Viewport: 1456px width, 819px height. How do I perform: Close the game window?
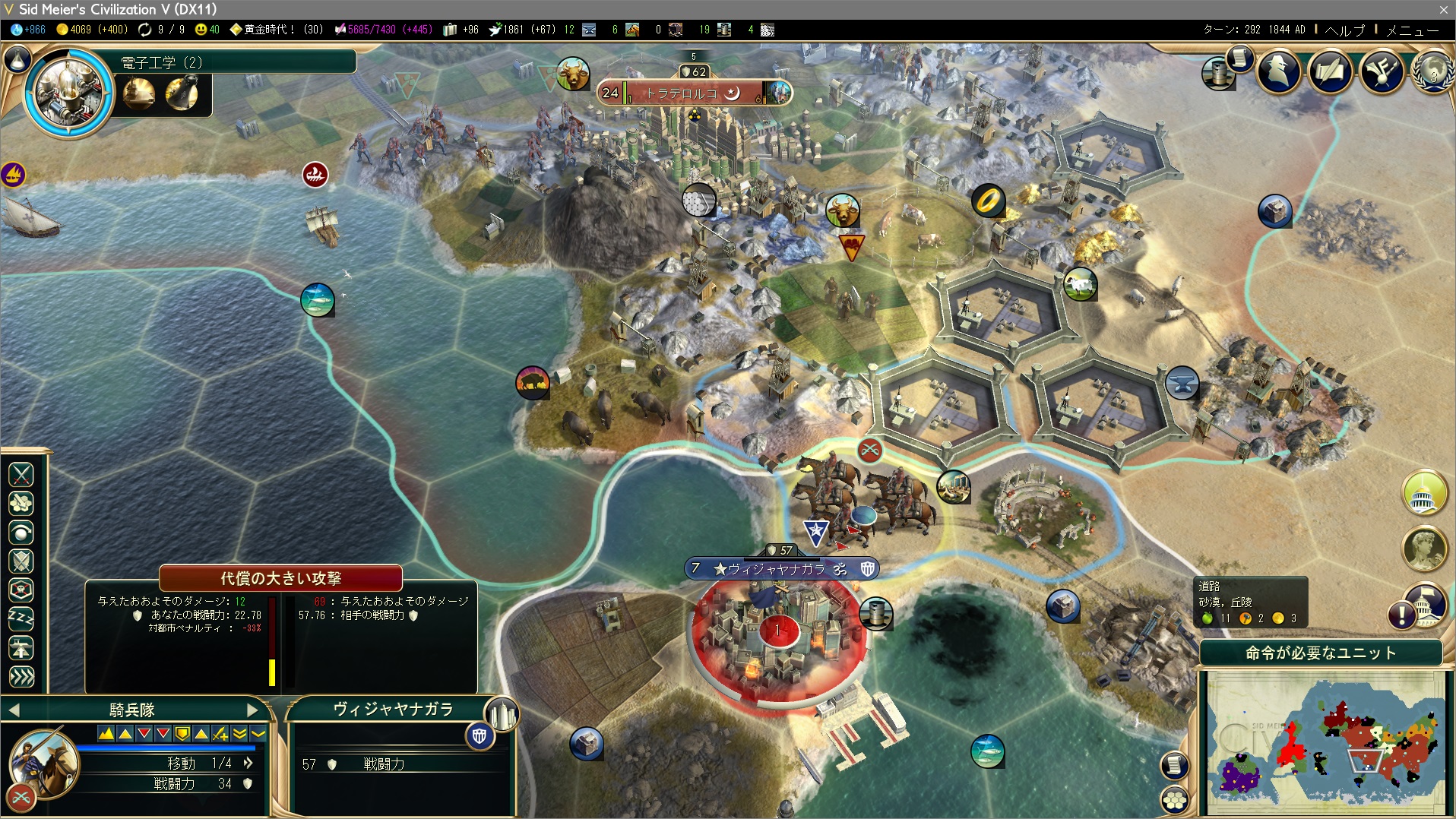1443,9
